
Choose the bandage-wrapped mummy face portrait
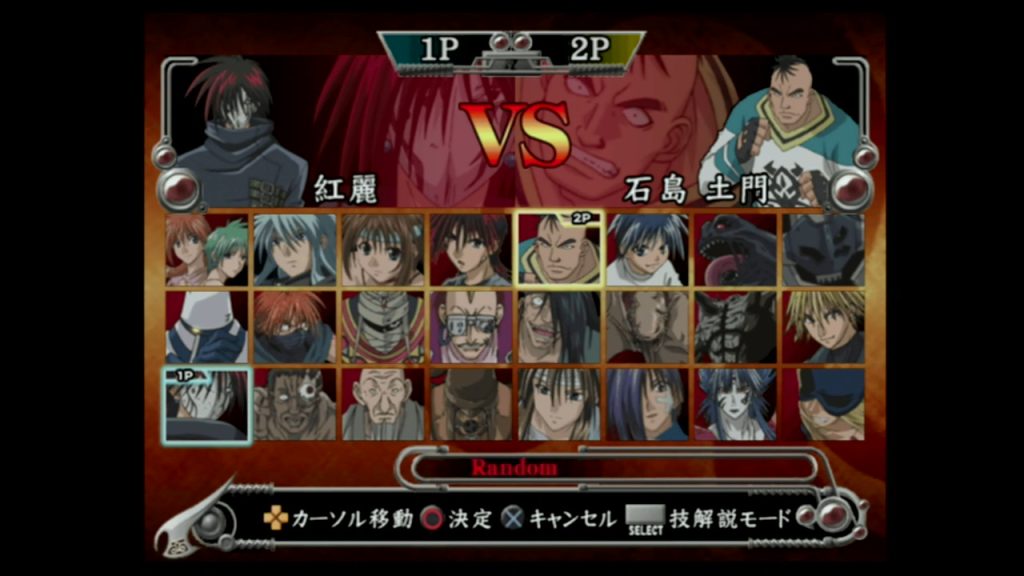point(382,326)
